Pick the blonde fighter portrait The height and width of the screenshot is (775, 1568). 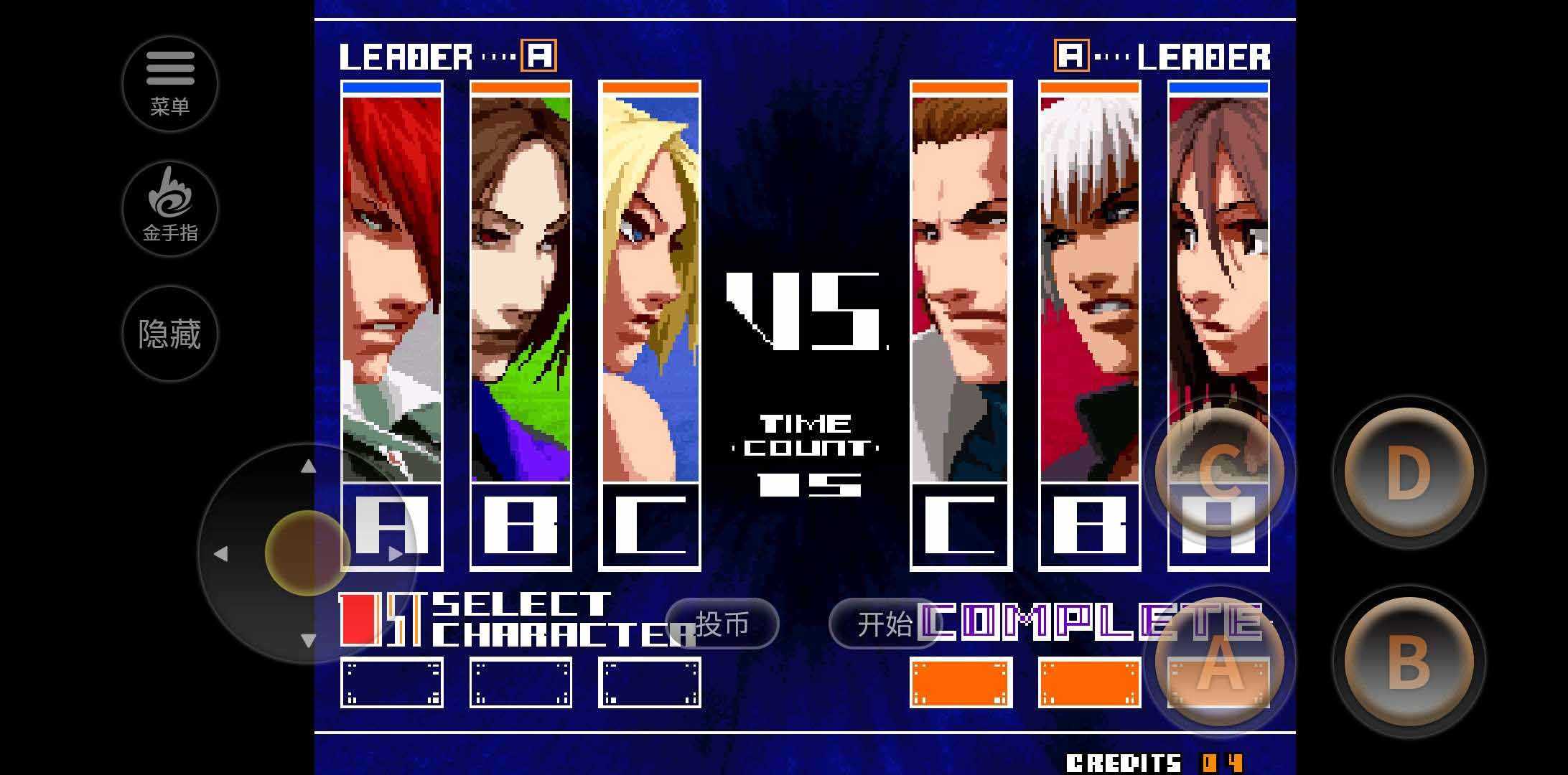[650, 287]
